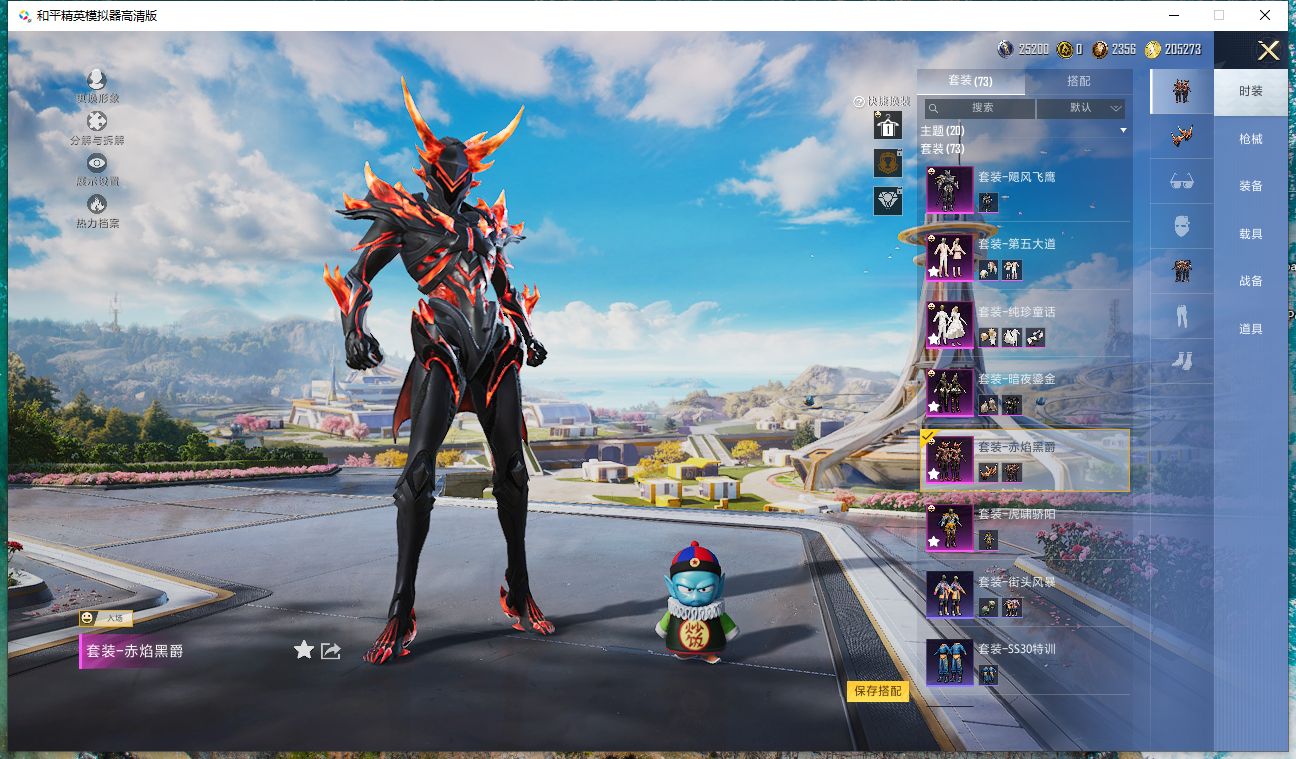Open 展示设置 eye icon settings
The height and width of the screenshot is (759, 1296).
coord(97,164)
